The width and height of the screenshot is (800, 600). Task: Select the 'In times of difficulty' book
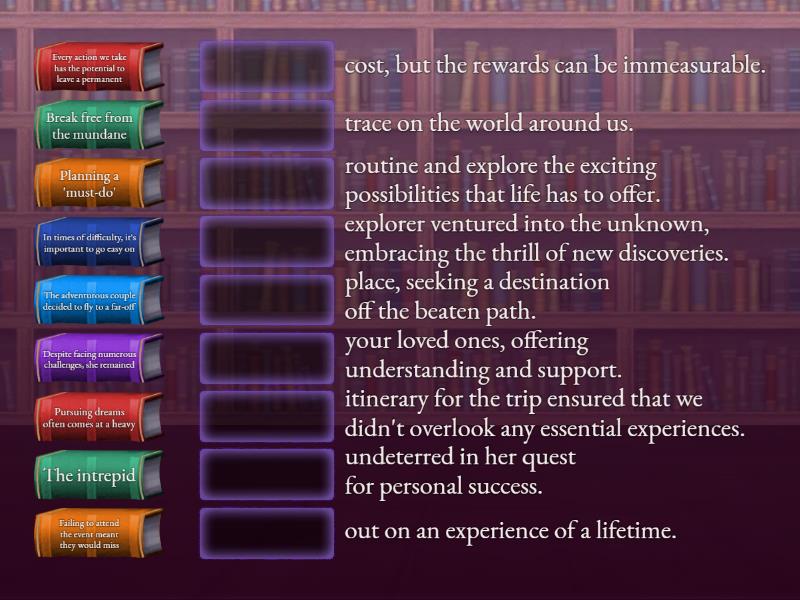coord(95,243)
